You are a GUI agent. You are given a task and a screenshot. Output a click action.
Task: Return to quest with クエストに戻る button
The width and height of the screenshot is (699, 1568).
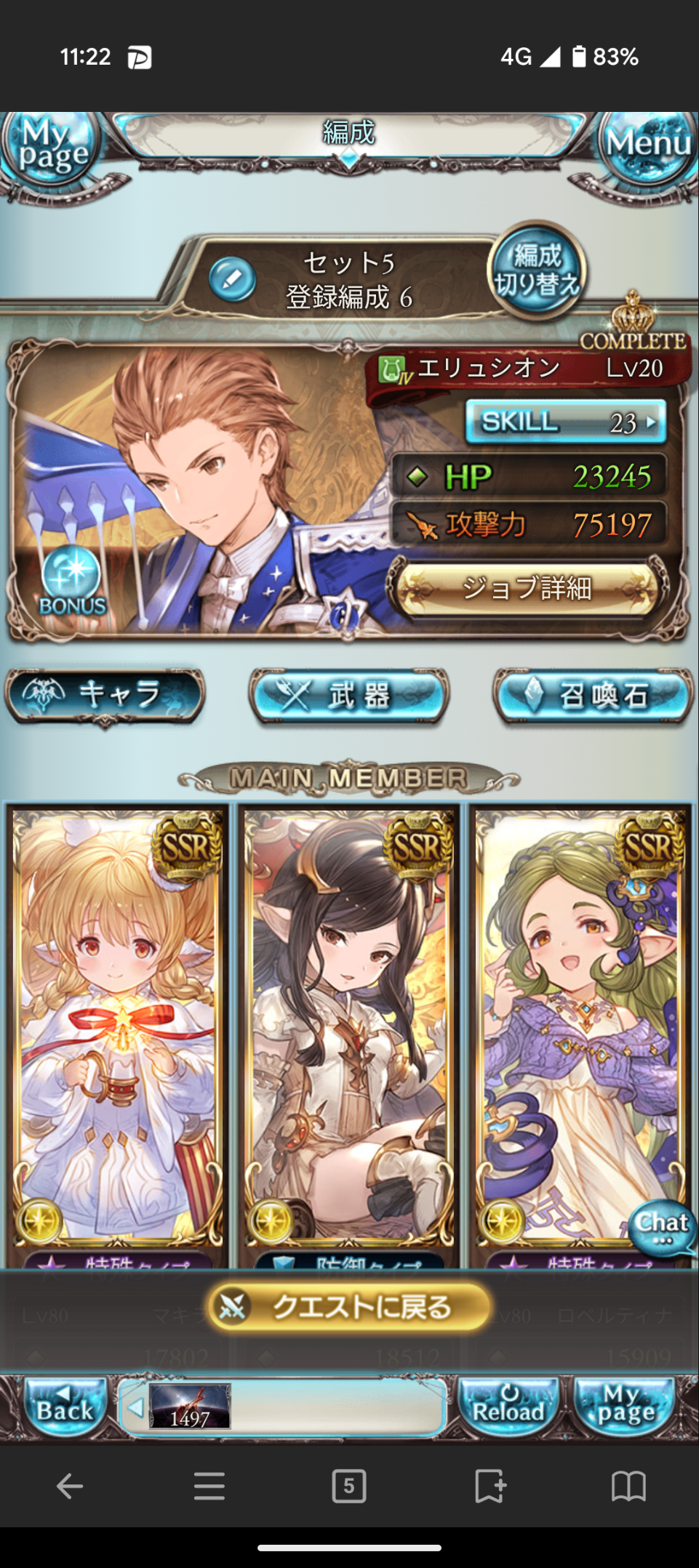[x=349, y=1307]
